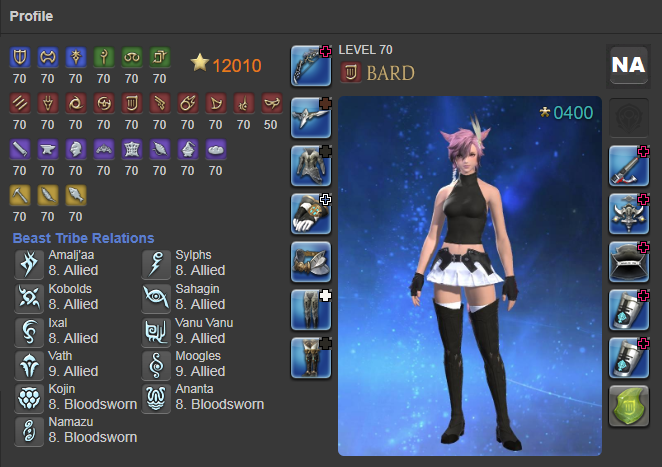
Task: Select the Sylphs beast tribe icon
Action: tap(155, 263)
